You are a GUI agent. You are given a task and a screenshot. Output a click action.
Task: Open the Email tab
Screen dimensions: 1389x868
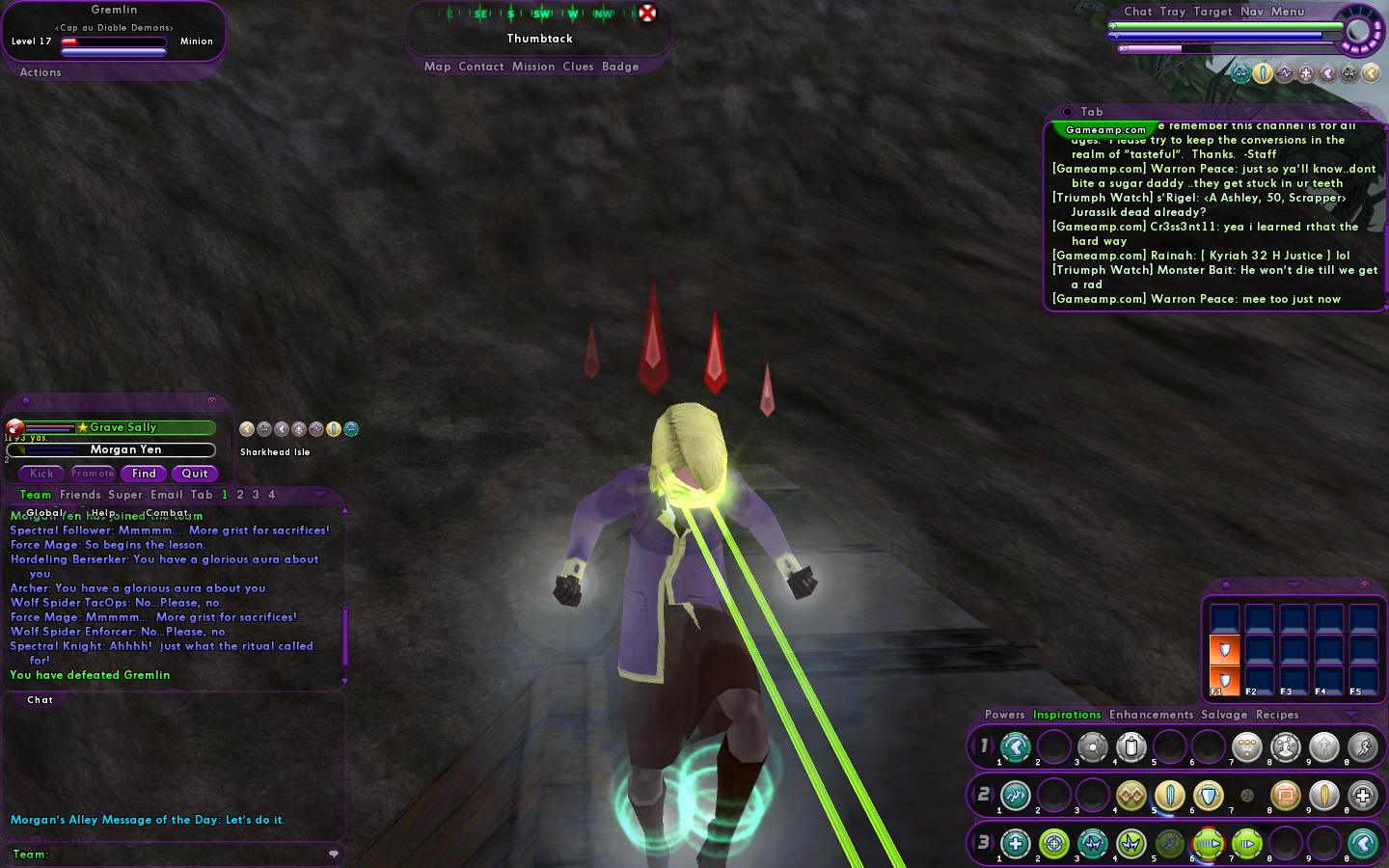coord(166,495)
